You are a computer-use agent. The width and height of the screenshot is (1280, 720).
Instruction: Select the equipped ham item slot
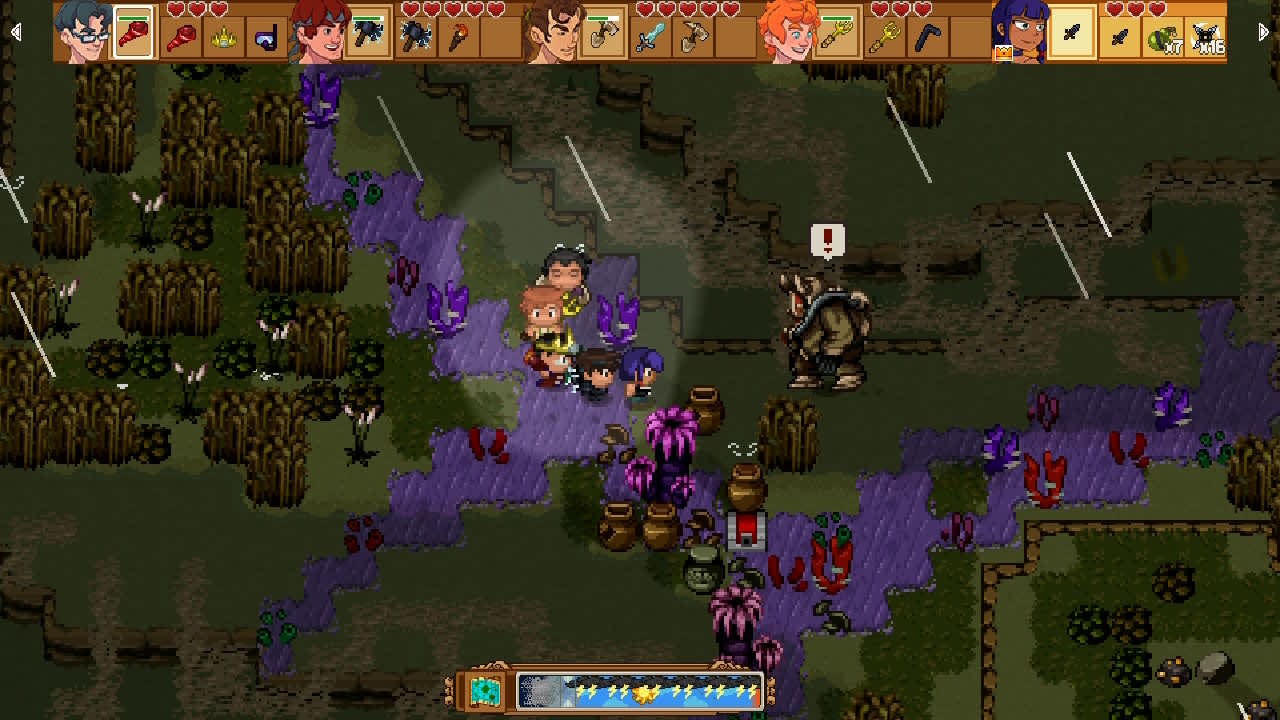[135, 35]
